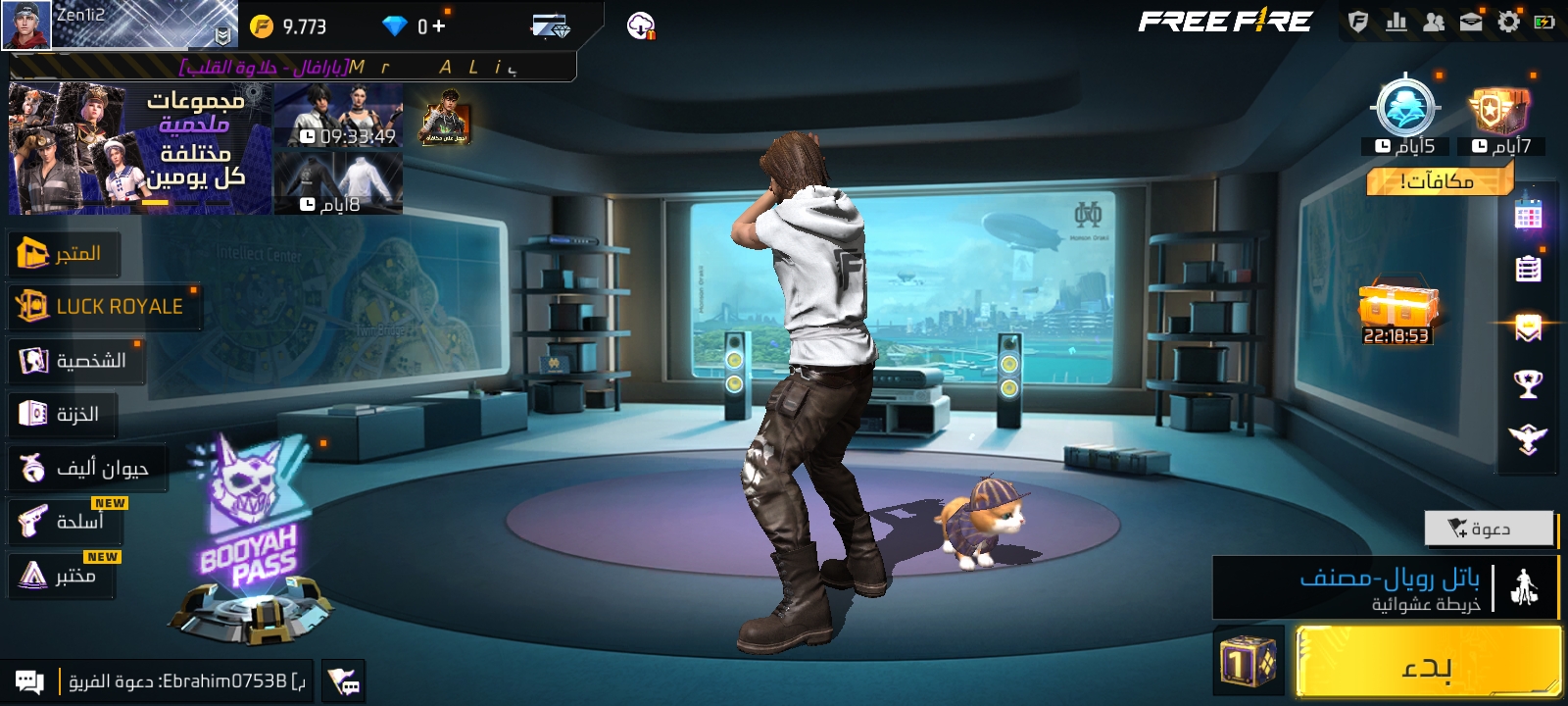
Task: Invite a friend with the دعوة button
Action: (1488, 529)
